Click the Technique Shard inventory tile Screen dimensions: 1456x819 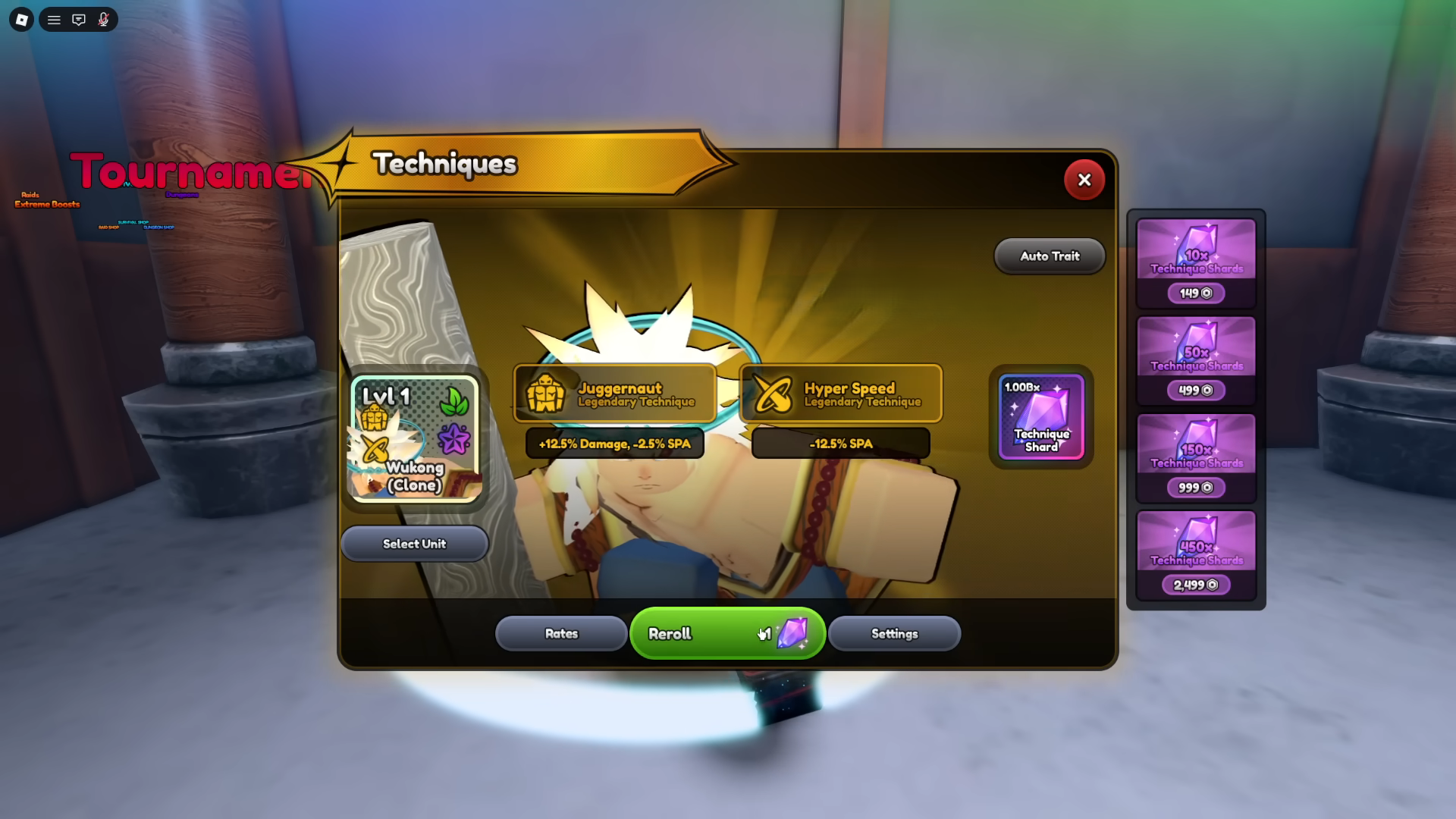click(1040, 417)
